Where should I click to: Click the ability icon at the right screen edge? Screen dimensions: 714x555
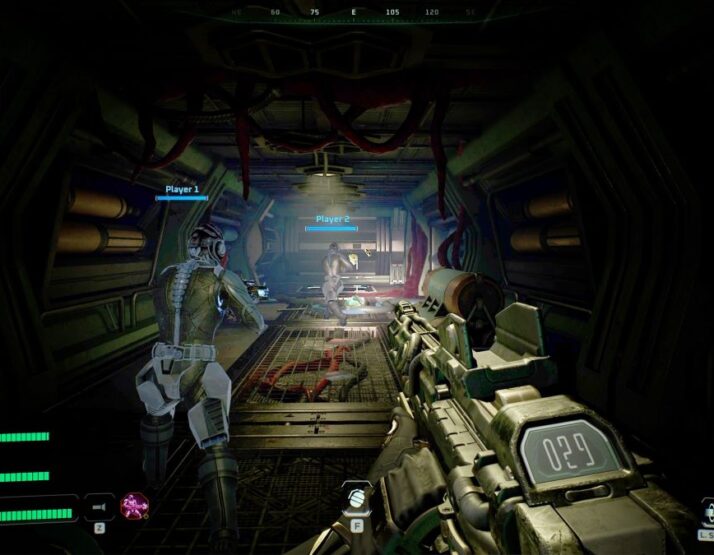707,514
